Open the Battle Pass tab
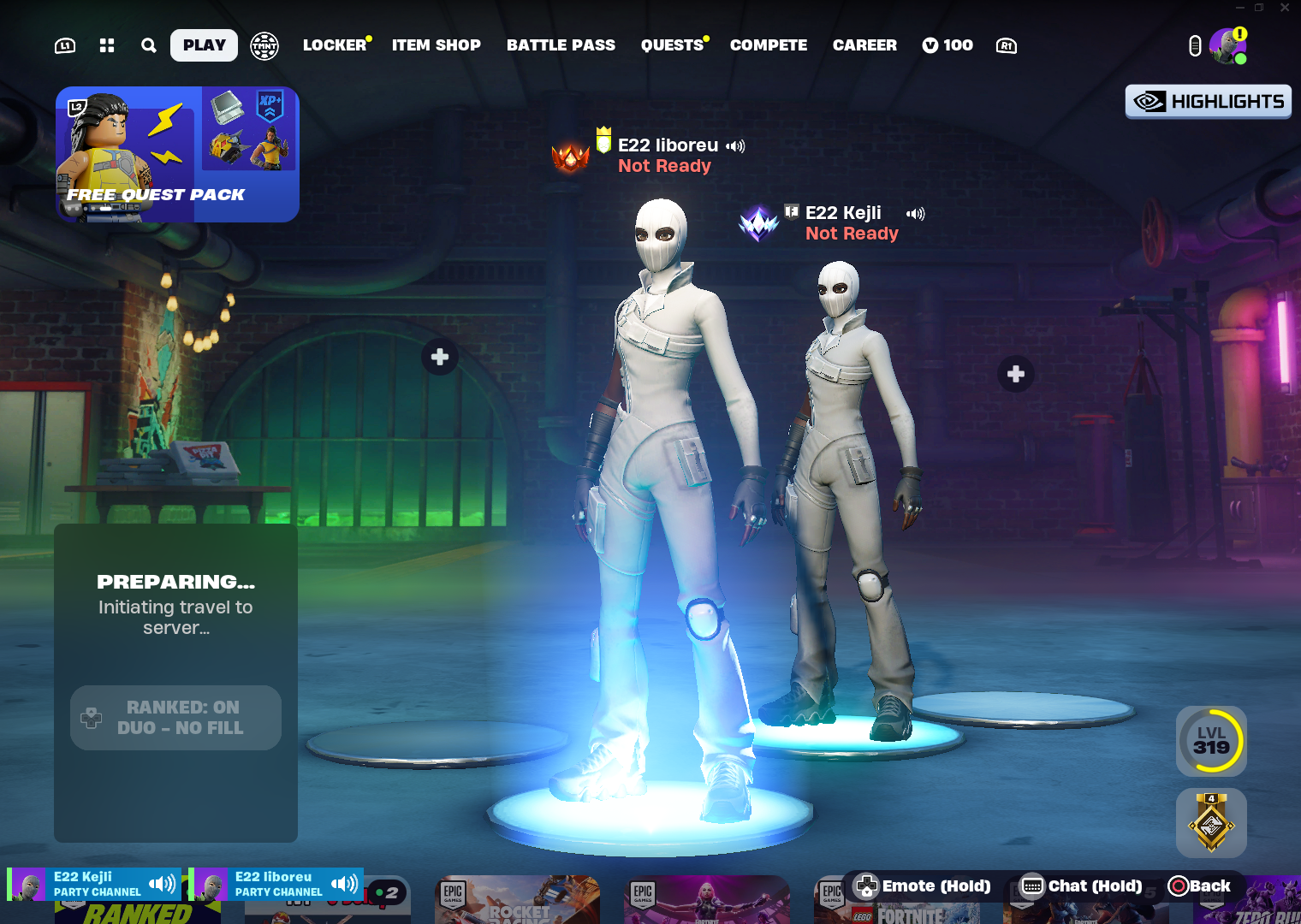The height and width of the screenshot is (924, 1301). [x=561, y=45]
